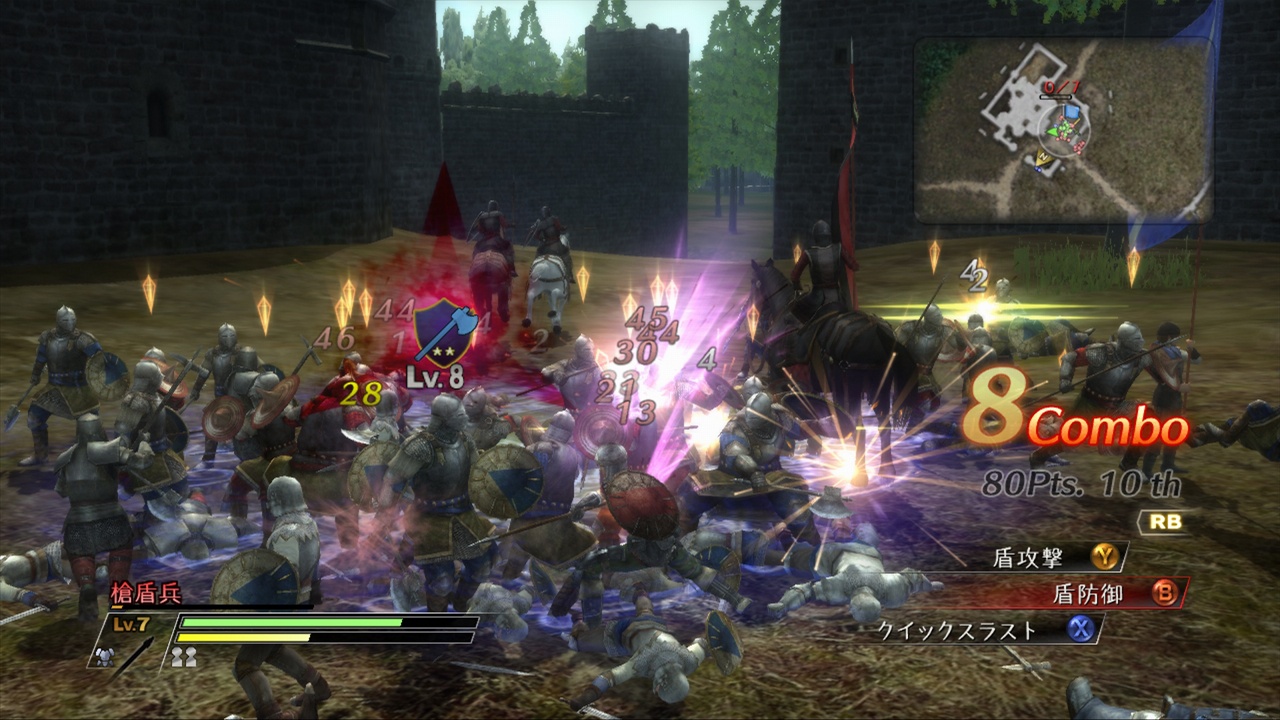The image size is (1280, 720).
Task: Click the N compass marker on the minimap
Action: [1043, 157]
